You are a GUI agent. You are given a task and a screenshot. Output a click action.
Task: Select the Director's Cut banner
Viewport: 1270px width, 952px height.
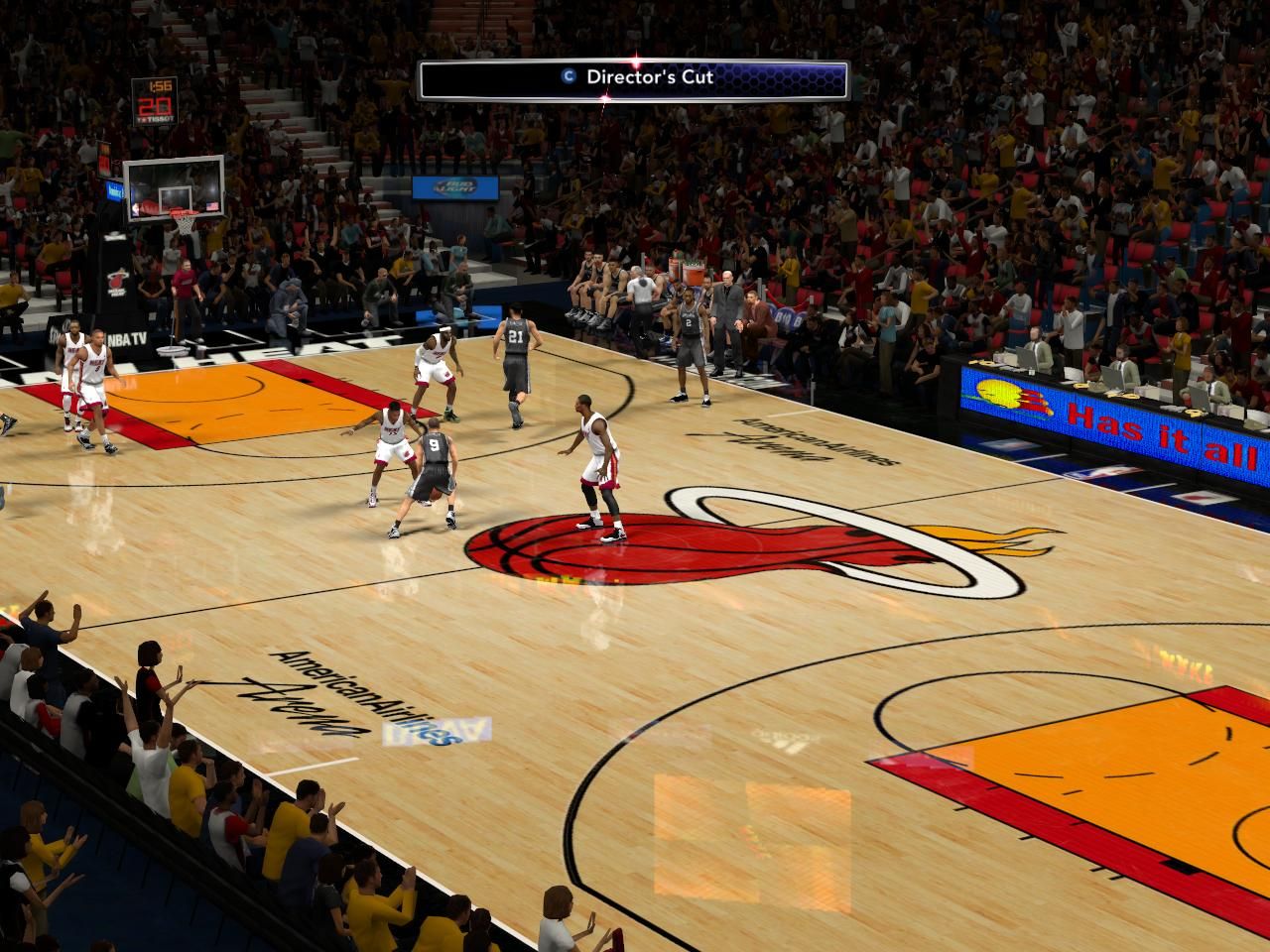[633, 78]
